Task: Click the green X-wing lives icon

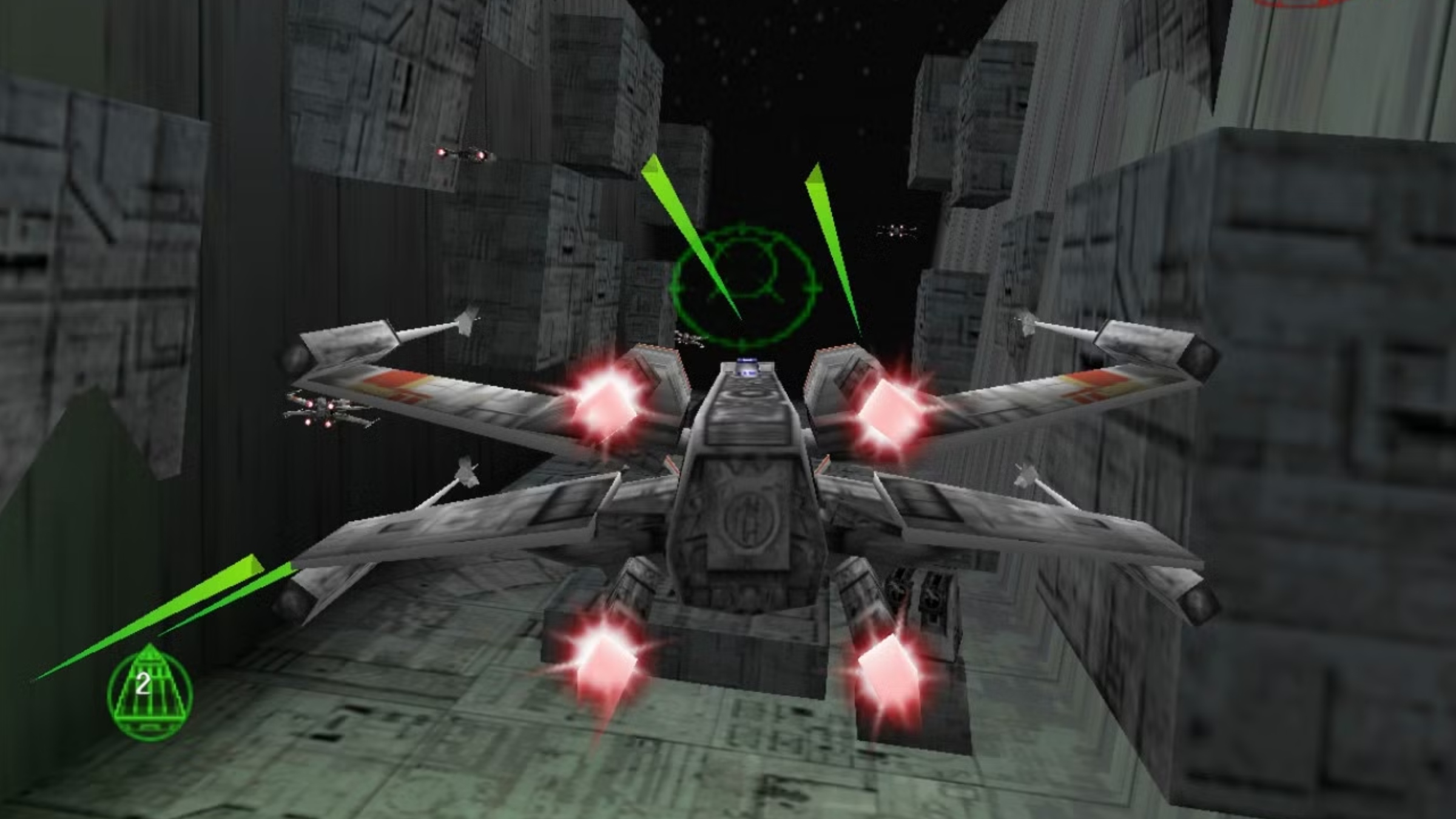Action: click(x=150, y=692)
